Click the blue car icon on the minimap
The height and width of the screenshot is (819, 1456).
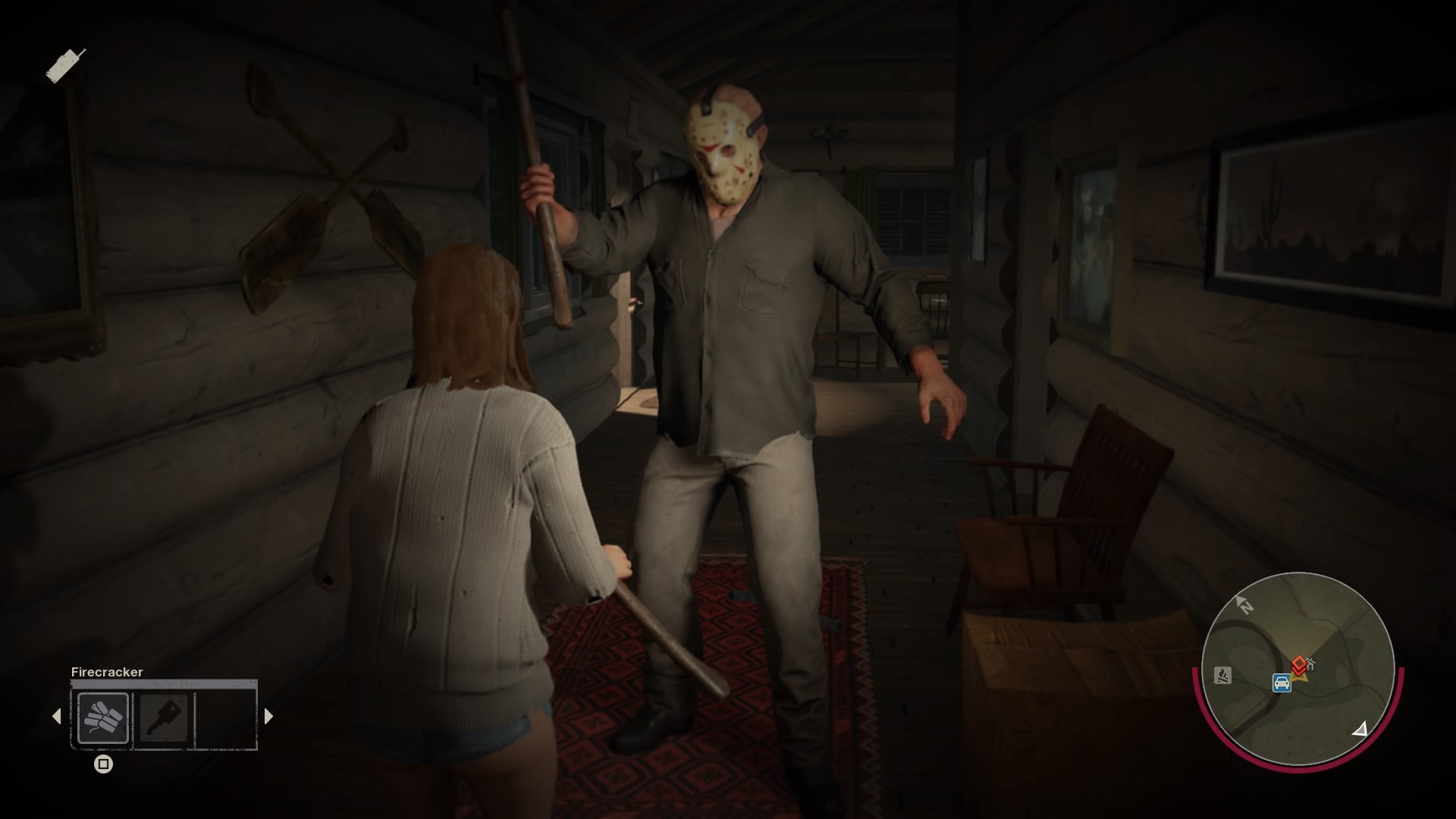coord(1282,683)
